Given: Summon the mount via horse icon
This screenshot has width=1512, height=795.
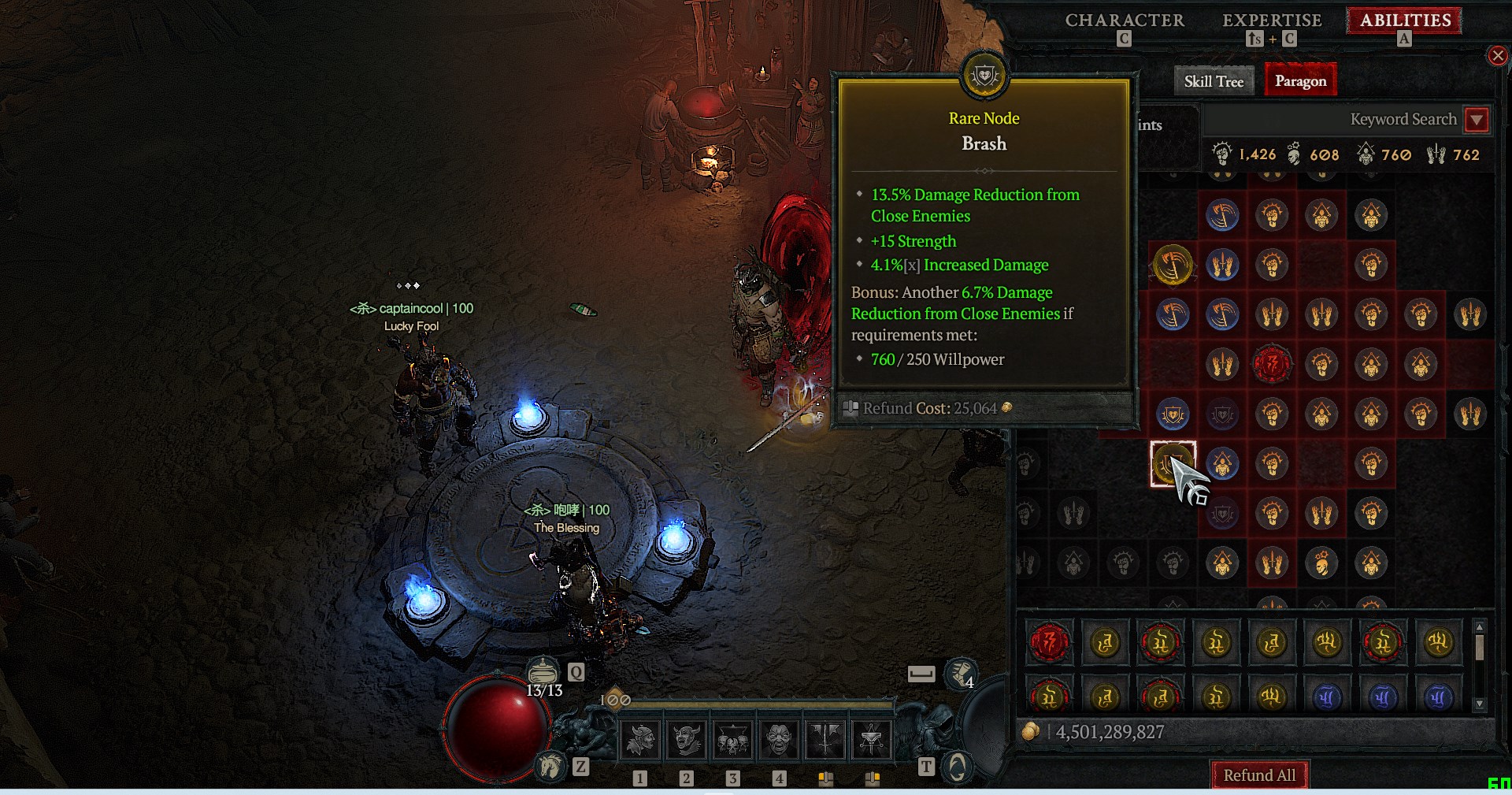Looking at the screenshot, I should pos(550,765).
